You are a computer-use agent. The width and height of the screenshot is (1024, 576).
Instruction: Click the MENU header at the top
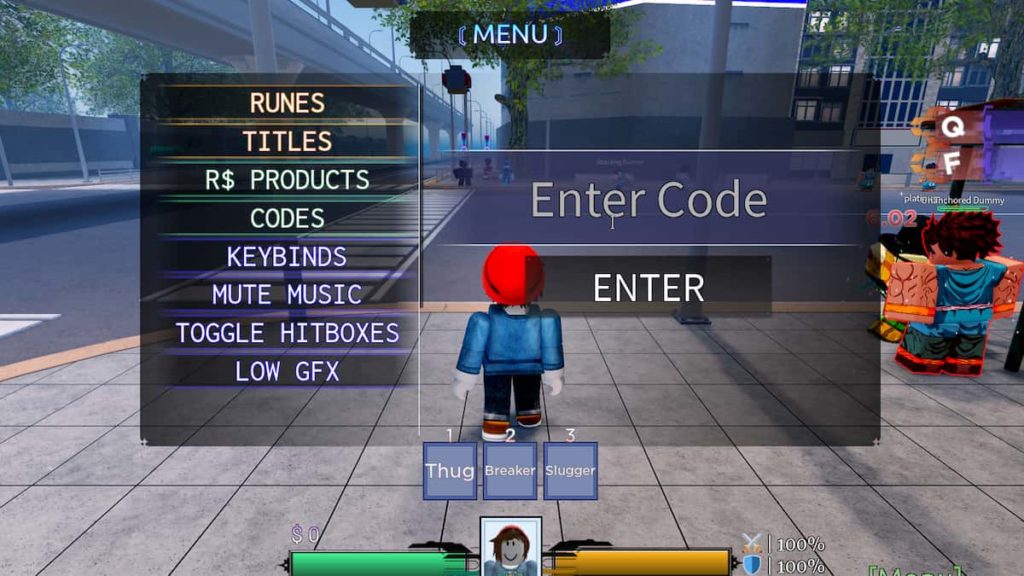point(510,34)
